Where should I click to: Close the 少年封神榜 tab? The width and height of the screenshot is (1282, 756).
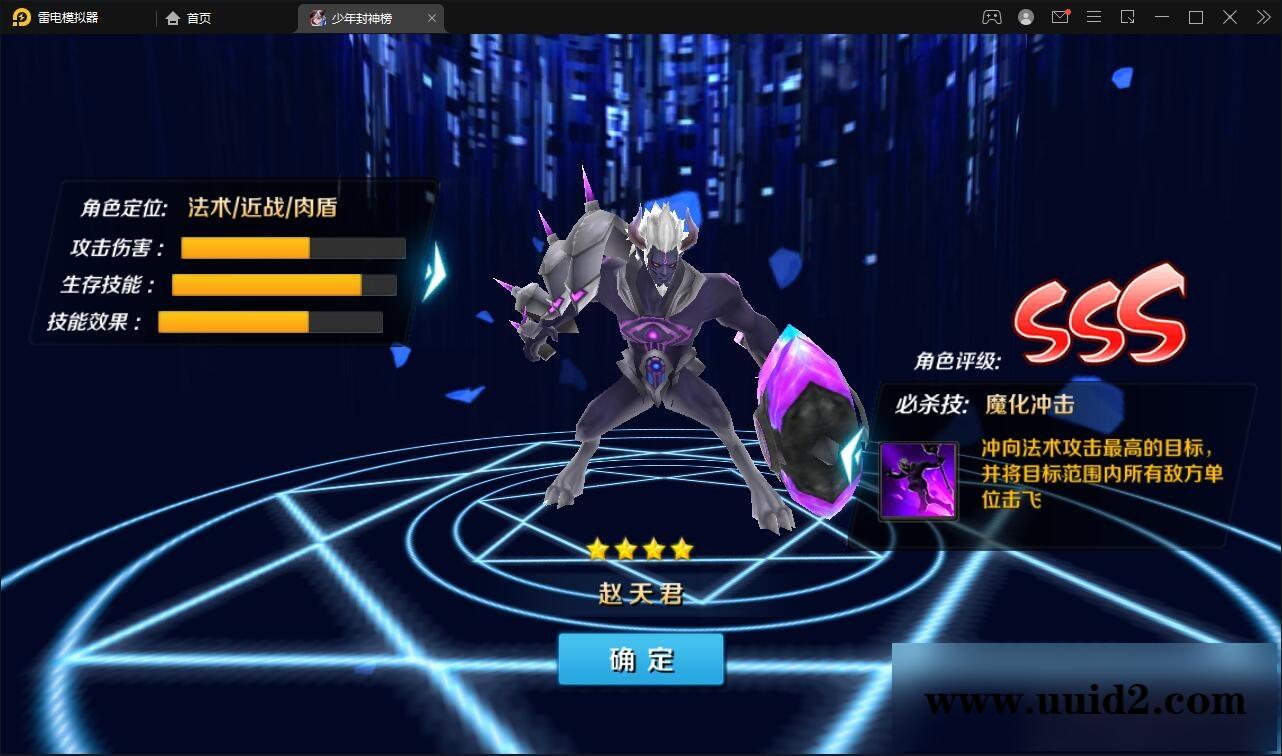[x=431, y=17]
